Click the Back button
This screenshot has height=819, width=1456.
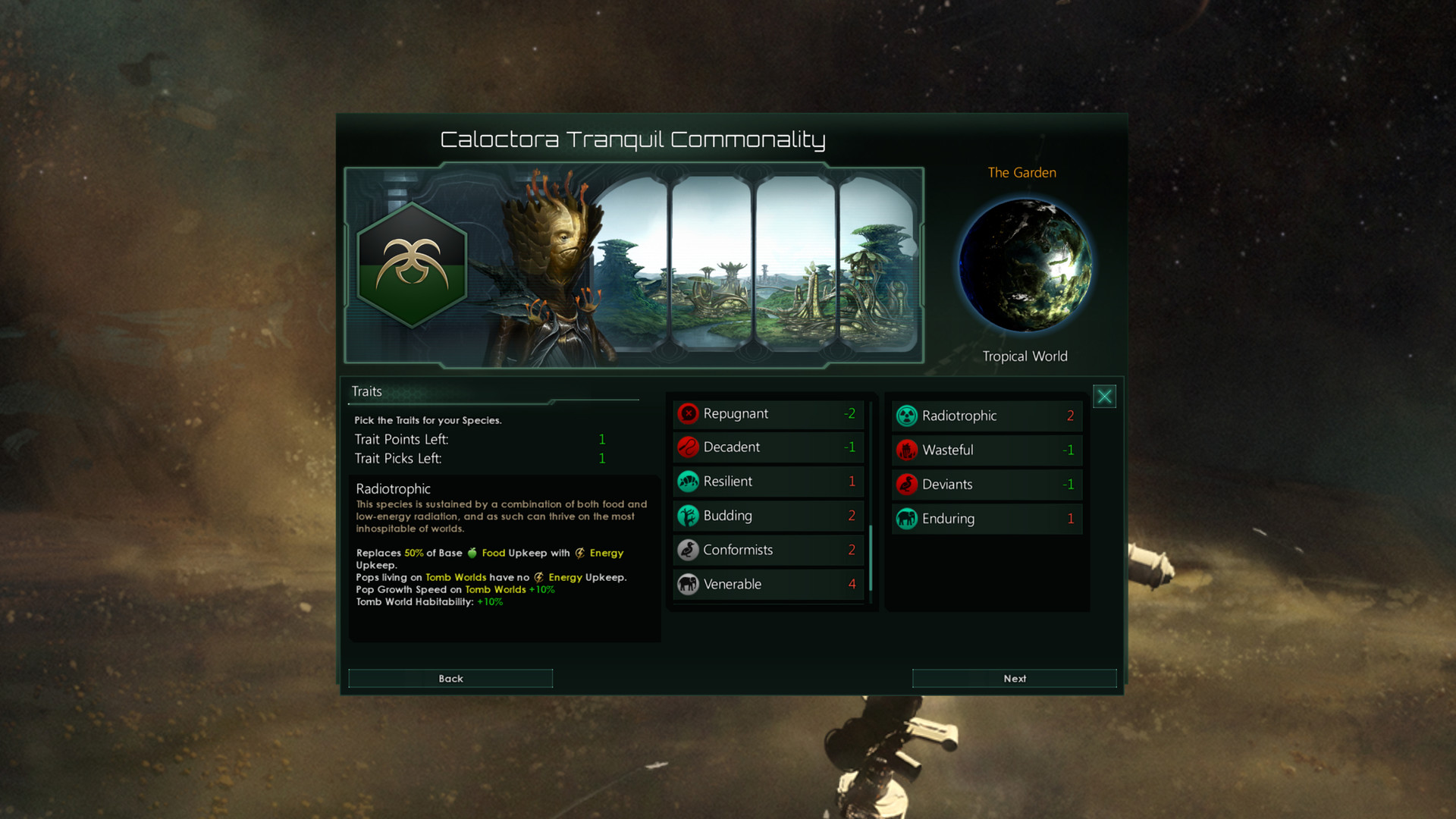coord(450,678)
